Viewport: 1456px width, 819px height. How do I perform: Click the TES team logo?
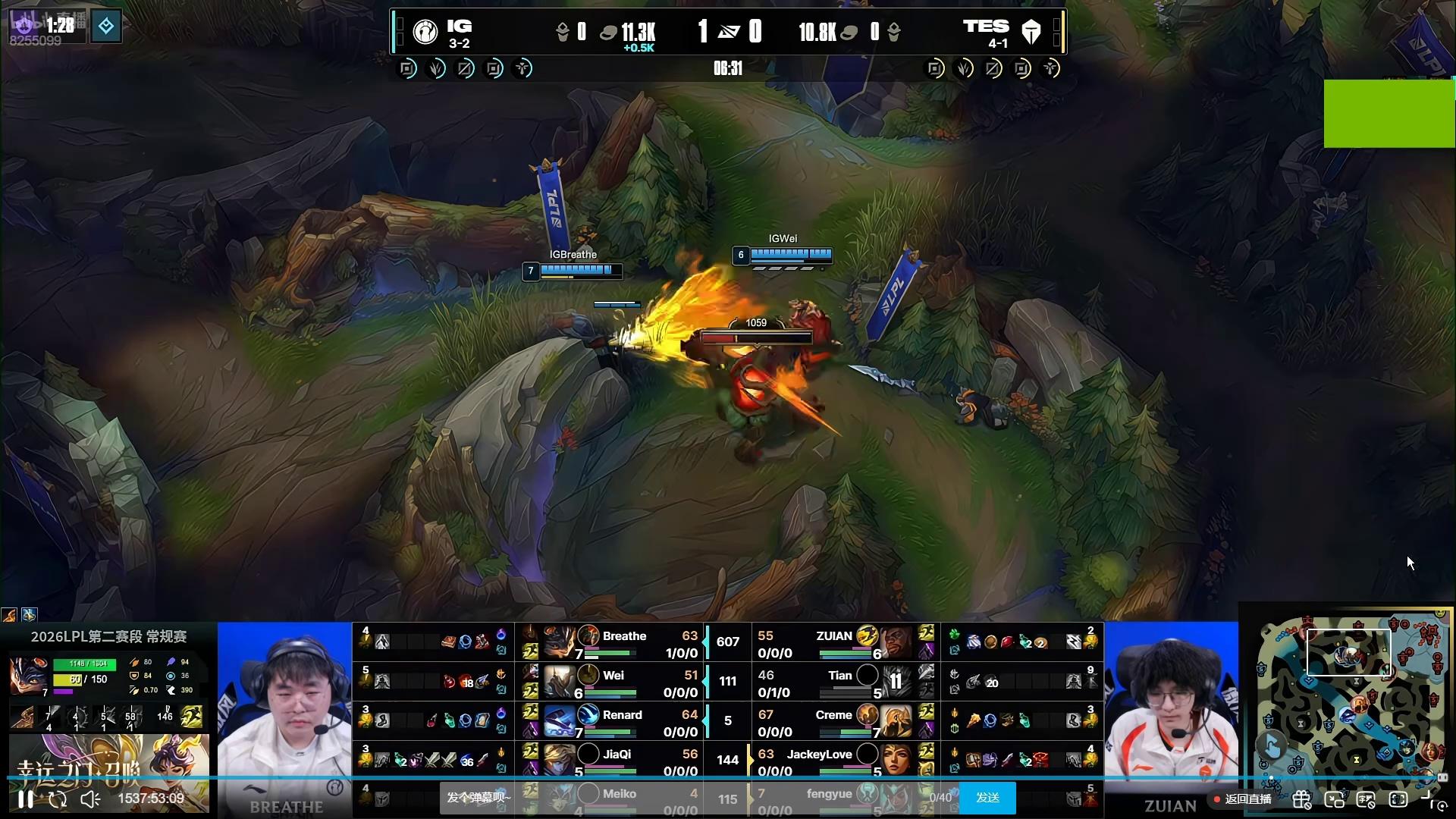[1031, 32]
